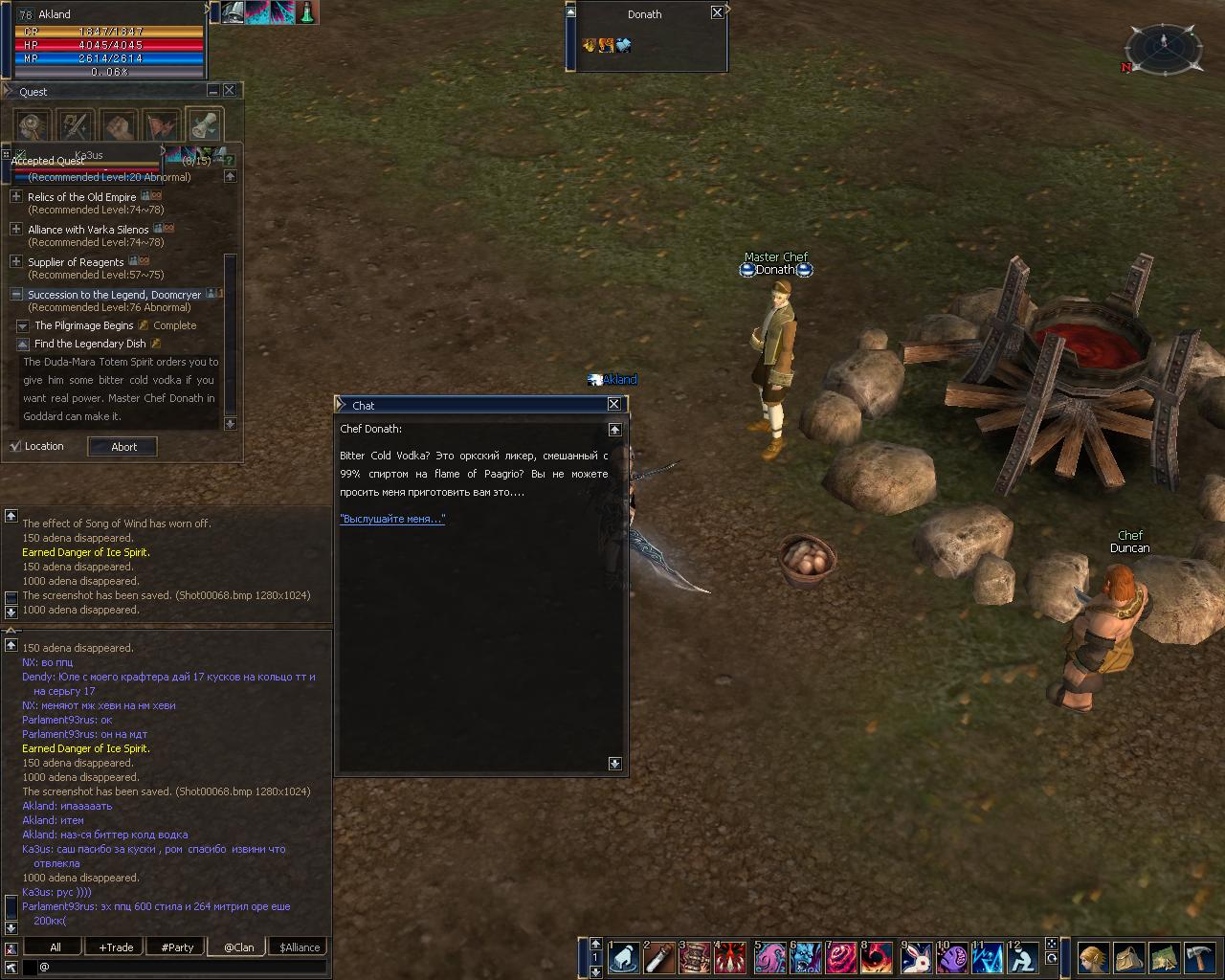Screen dimensions: 1225x980
Task: Abort the selected quest
Action: (x=122, y=447)
